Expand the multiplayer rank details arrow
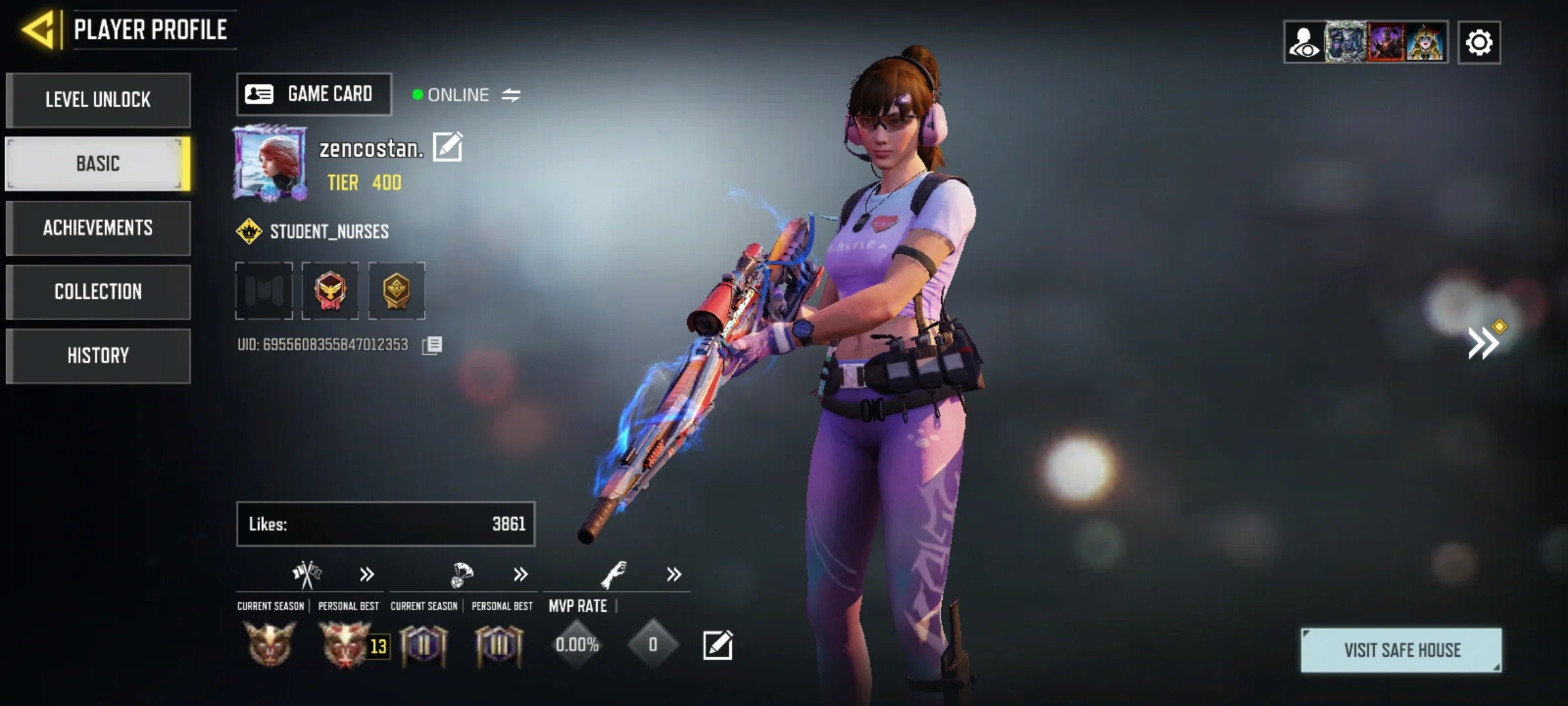Screen dimensions: 1568x706 (367, 575)
